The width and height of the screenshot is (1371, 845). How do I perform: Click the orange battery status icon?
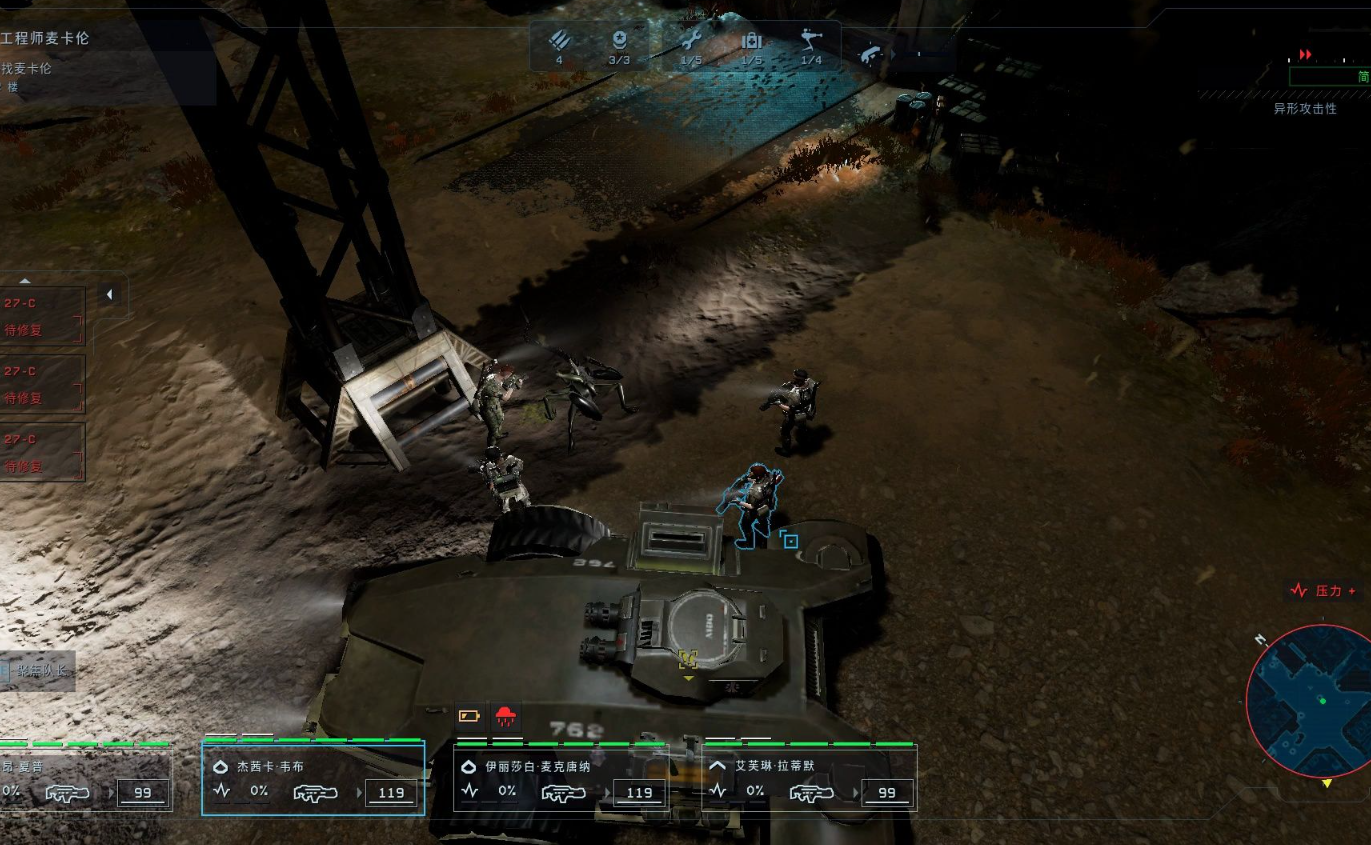[469, 715]
